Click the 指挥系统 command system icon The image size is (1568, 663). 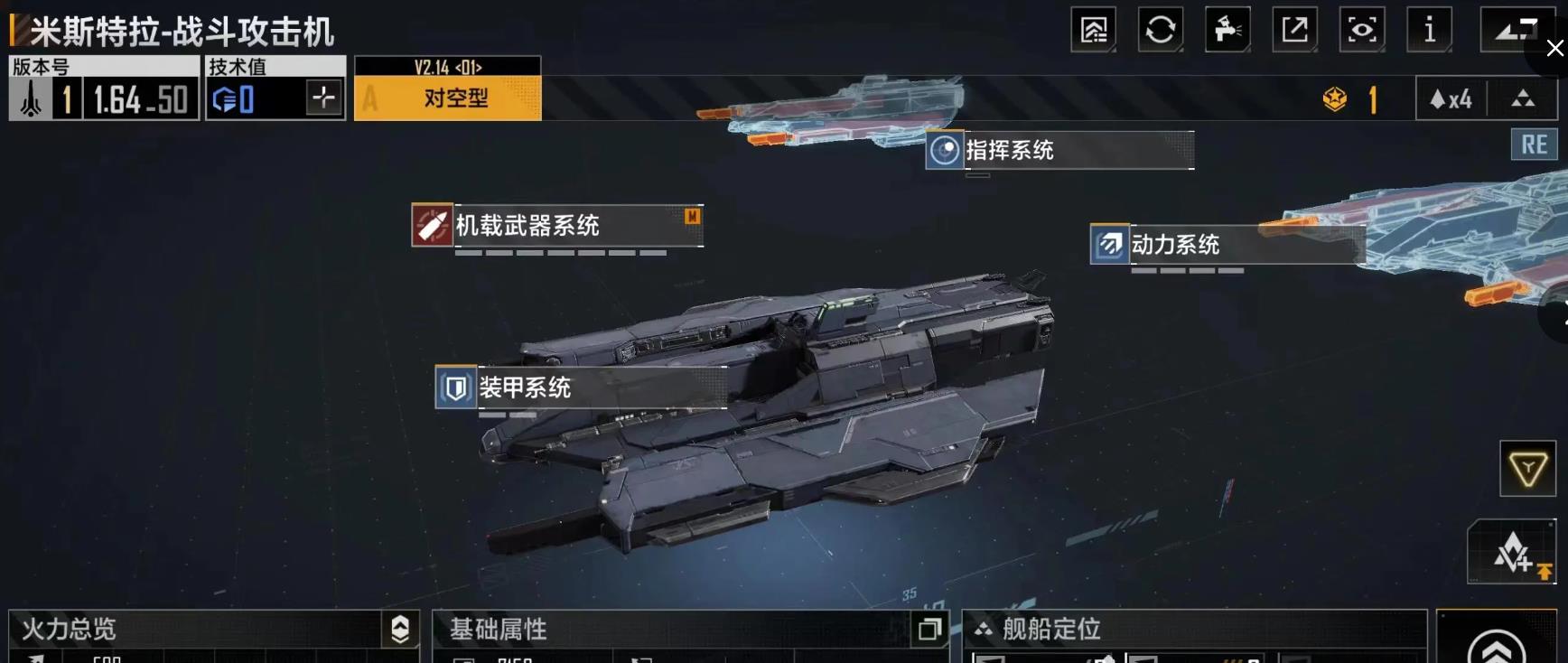click(x=946, y=150)
